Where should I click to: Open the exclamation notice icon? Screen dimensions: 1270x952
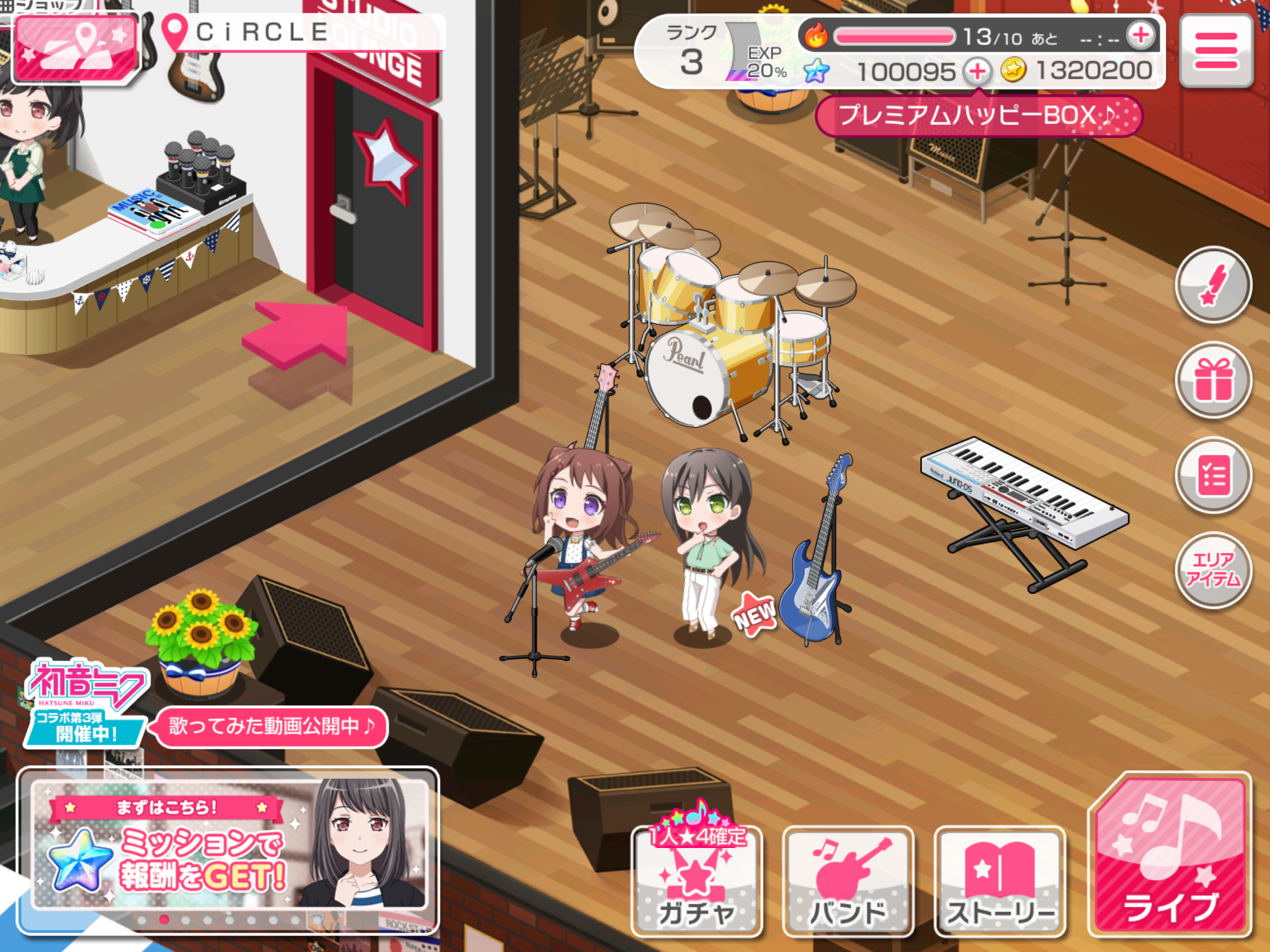[1213, 285]
